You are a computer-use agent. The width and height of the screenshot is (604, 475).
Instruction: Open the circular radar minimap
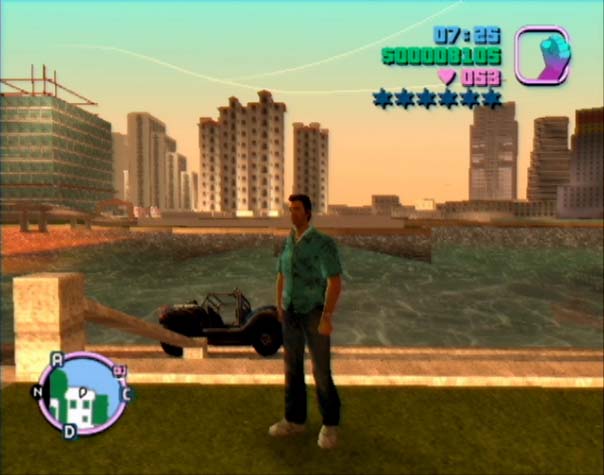click(82, 393)
